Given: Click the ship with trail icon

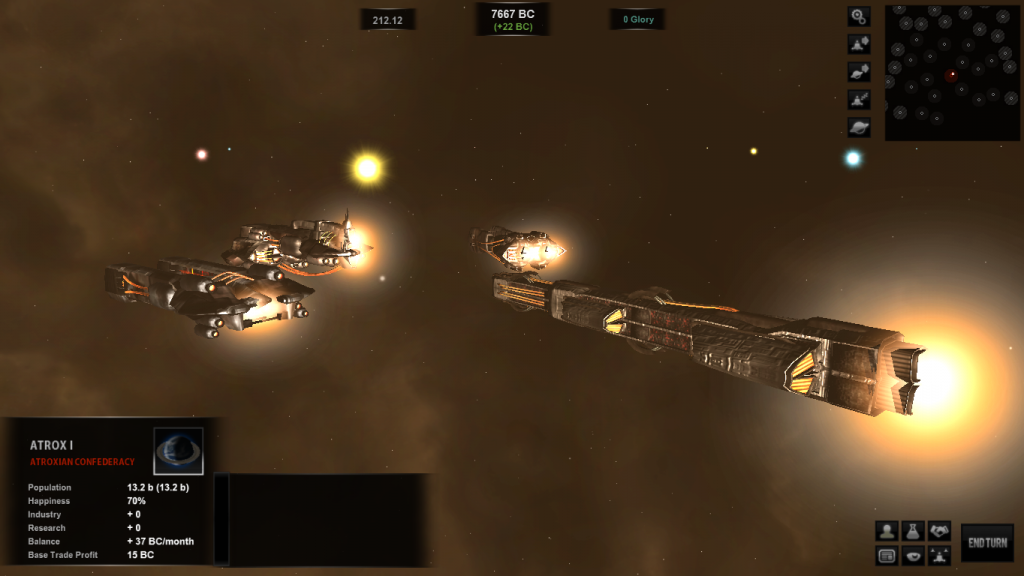Looking at the screenshot, I should click(x=859, y=100).
